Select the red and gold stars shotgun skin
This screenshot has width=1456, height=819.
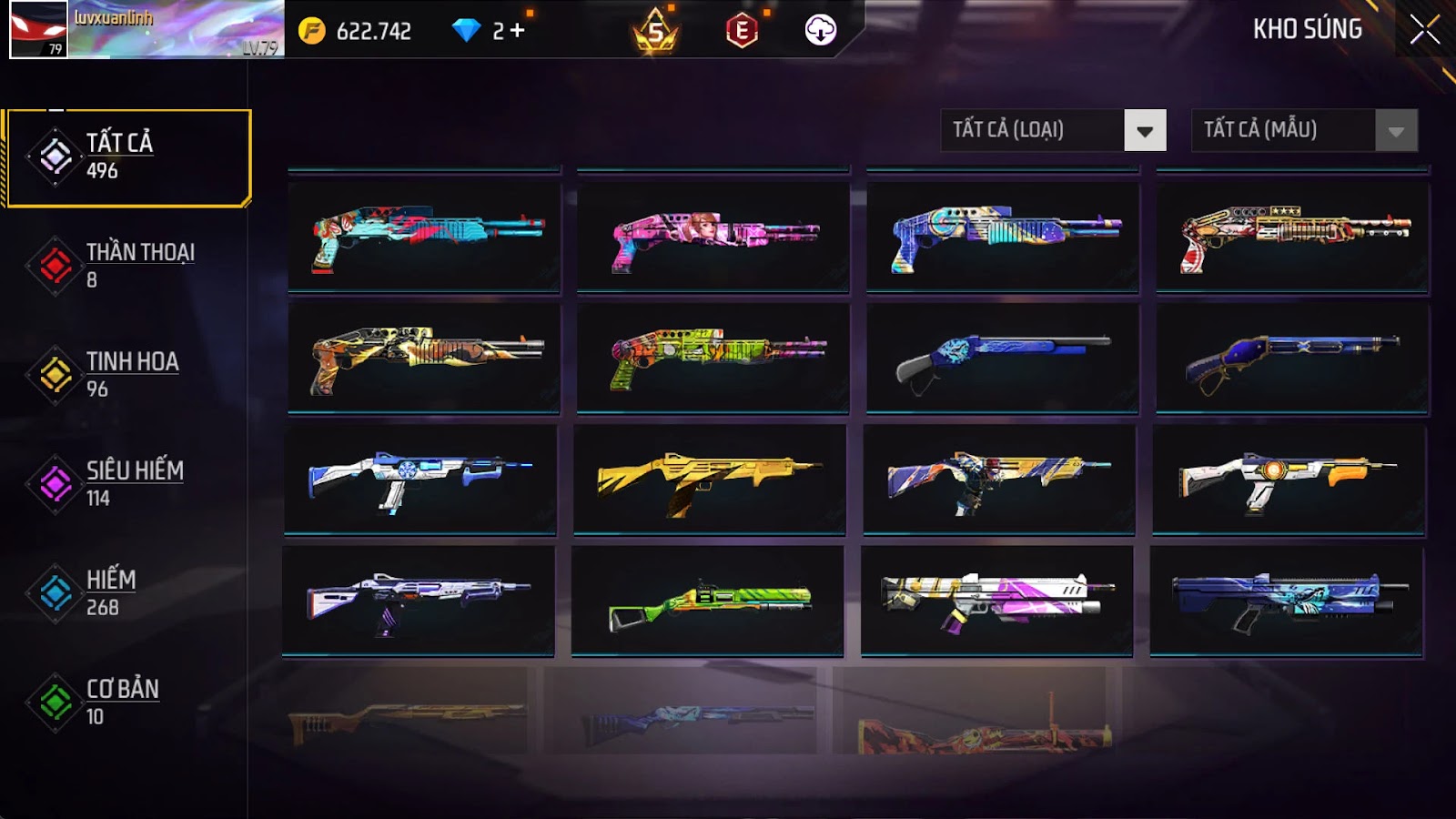coord(1292,238)
